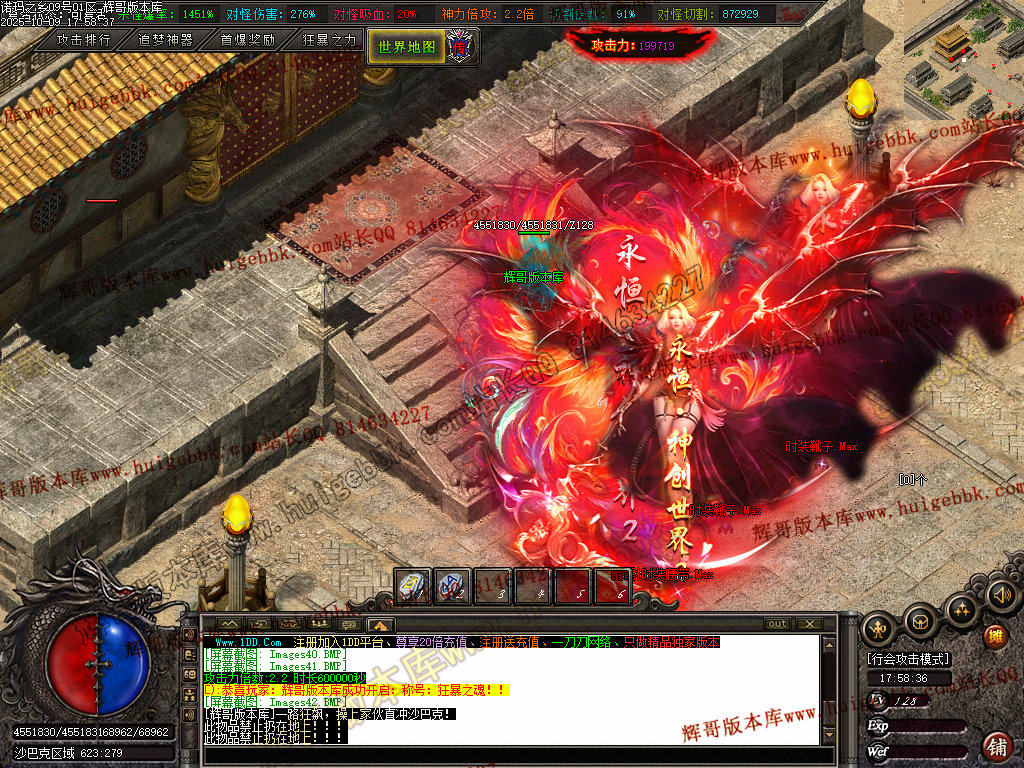Use the rune item in hotbar slot 2
This screenshot has width=1024, height=768.
(x=453, y=586)
